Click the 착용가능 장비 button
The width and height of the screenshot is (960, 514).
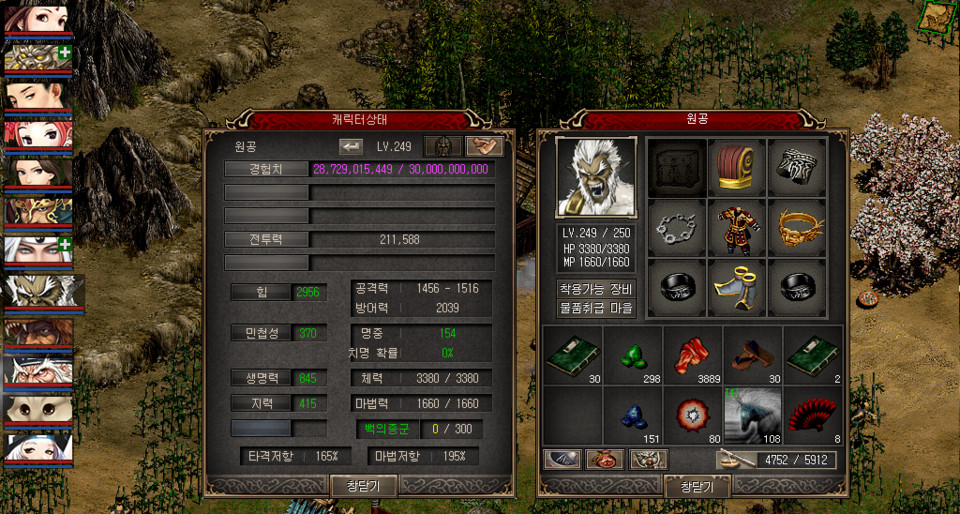[x=596, y=289]
